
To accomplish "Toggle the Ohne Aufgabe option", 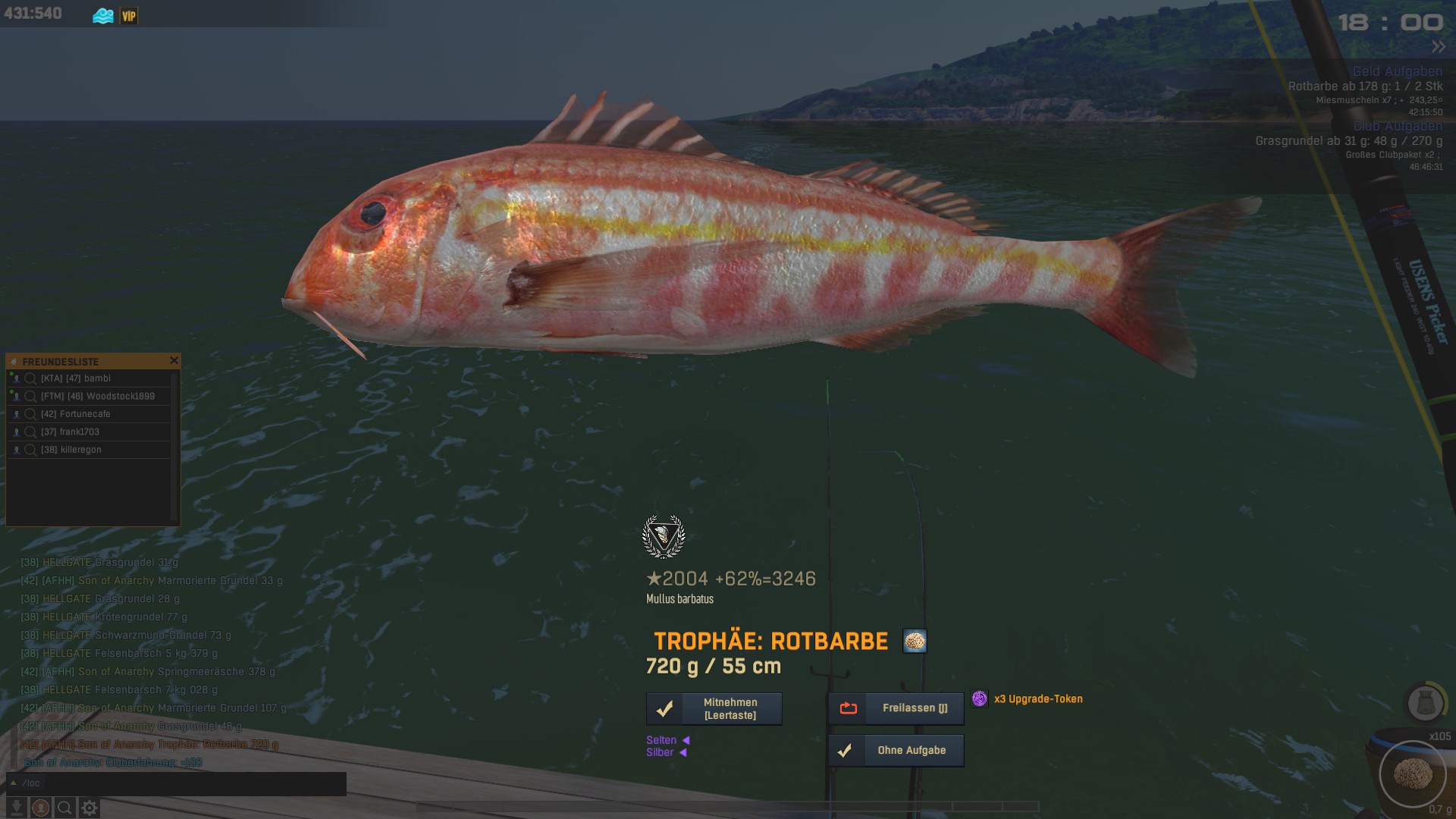I will coord(896,751).
